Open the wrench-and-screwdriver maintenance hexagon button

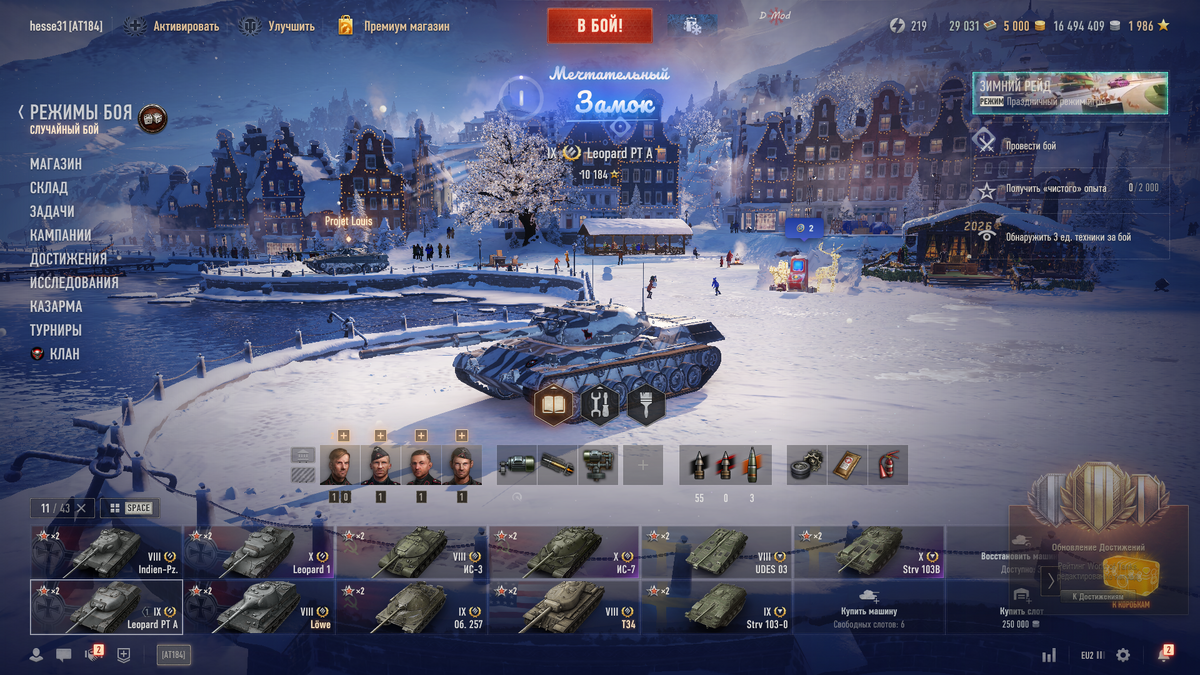coord(600,405)
